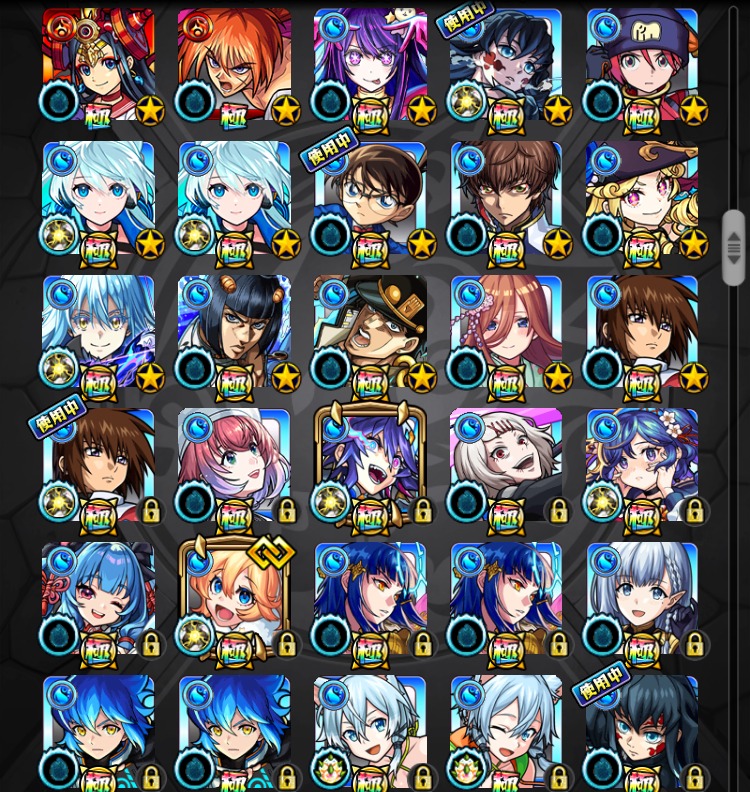Pick the boy with glasses marked in-use

(370, 198)
